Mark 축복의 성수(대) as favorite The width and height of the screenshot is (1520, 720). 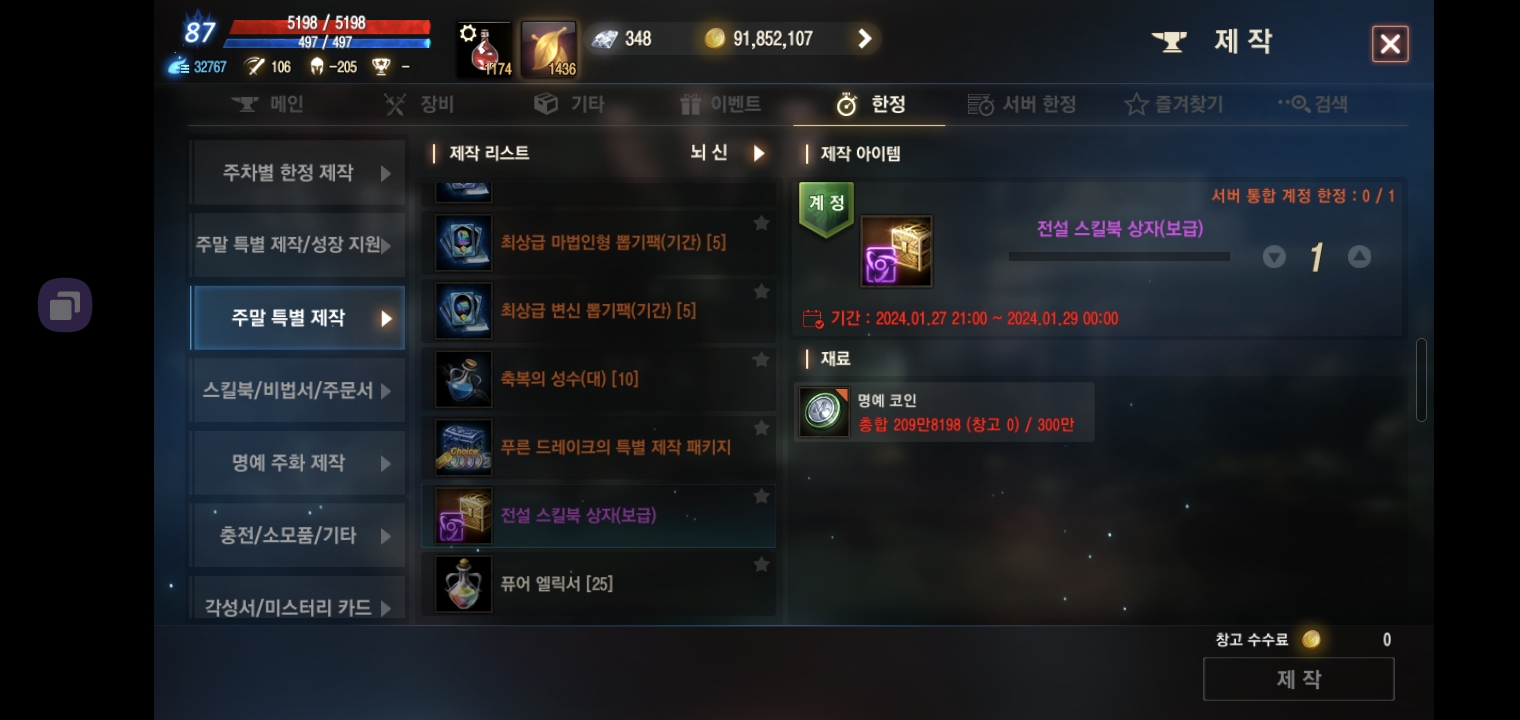pos(761,359)
